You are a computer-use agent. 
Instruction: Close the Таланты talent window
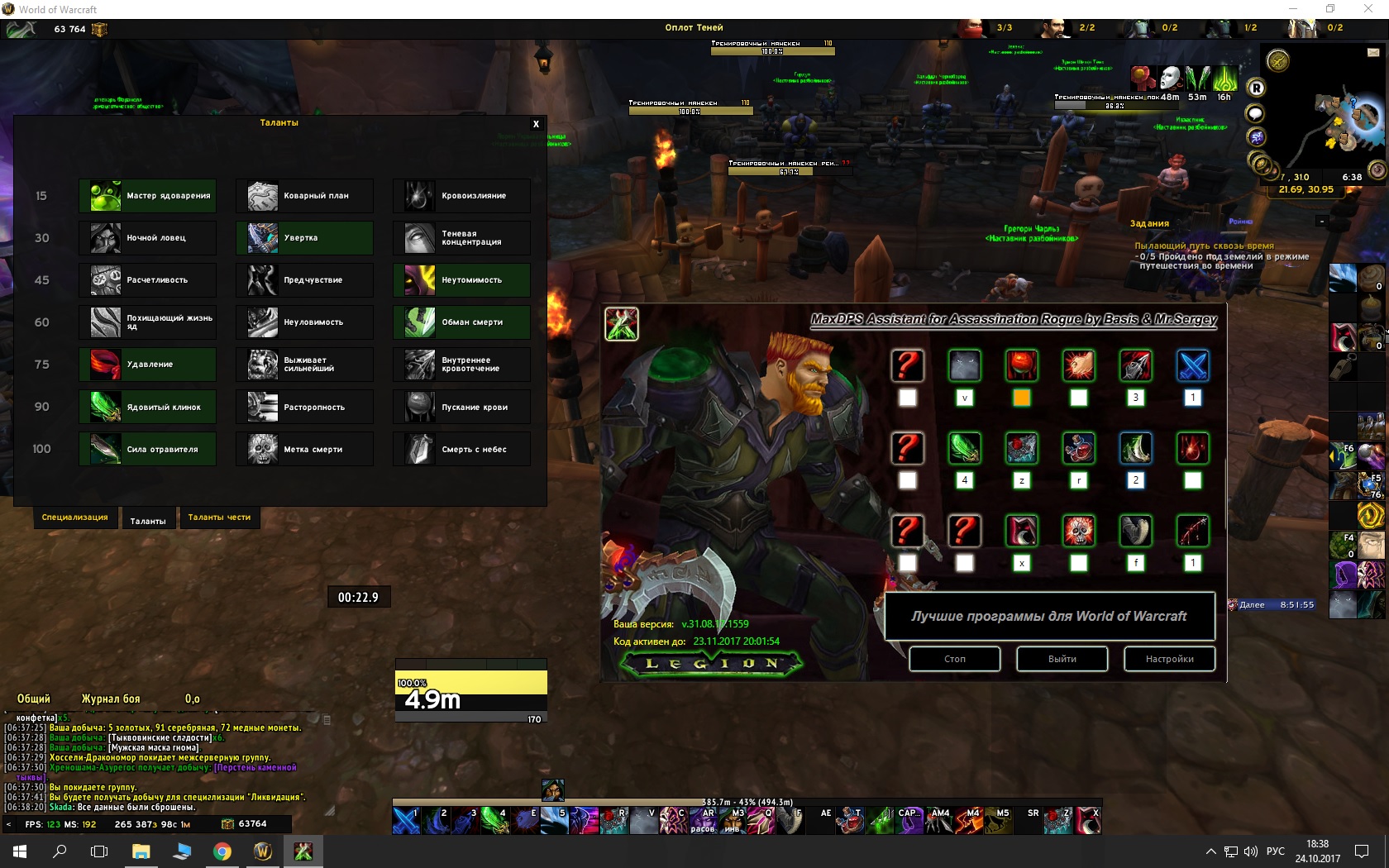pyautogui.click(x=536, y=124)
